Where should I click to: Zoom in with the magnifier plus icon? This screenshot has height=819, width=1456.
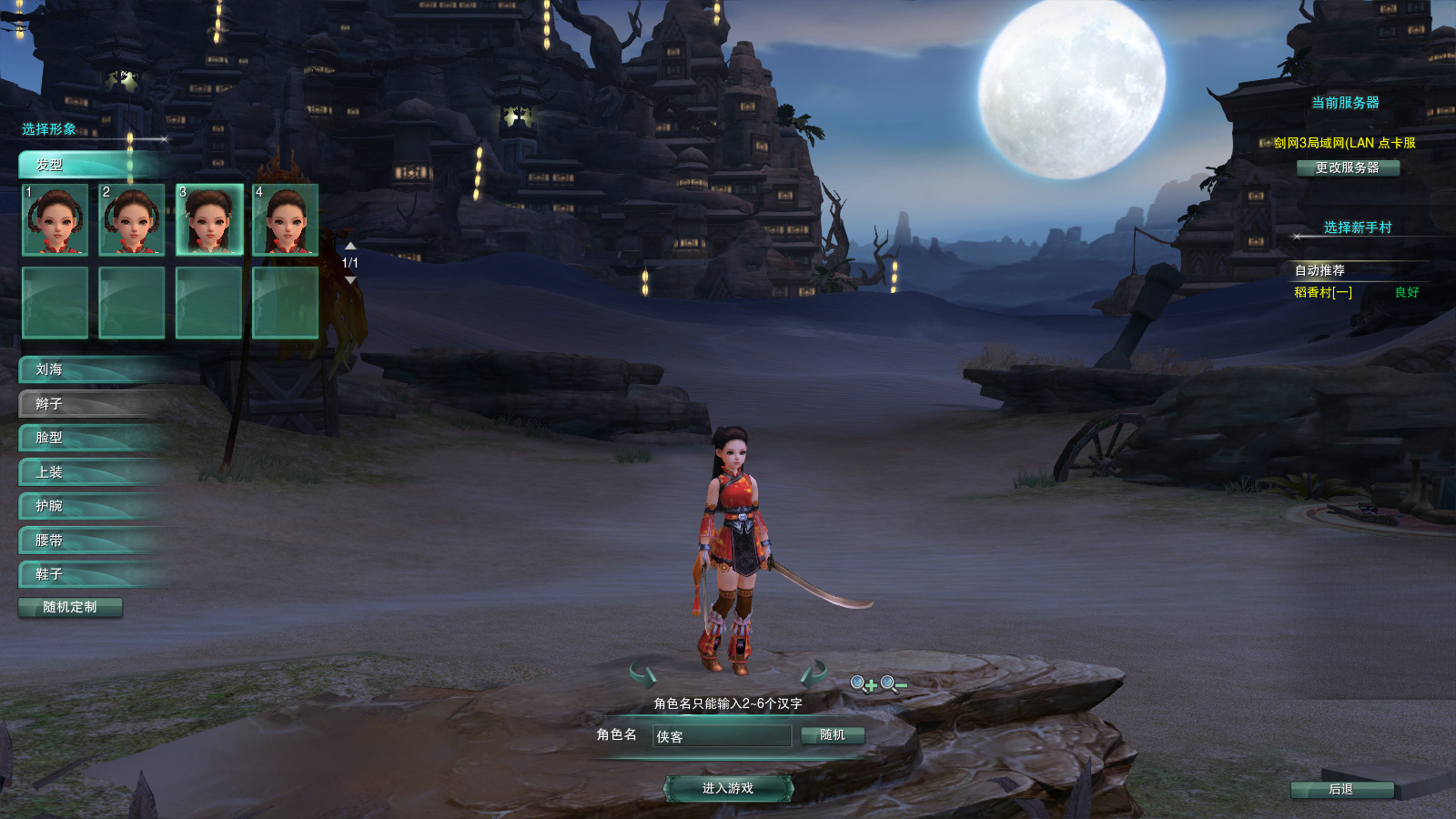point(864,684)
